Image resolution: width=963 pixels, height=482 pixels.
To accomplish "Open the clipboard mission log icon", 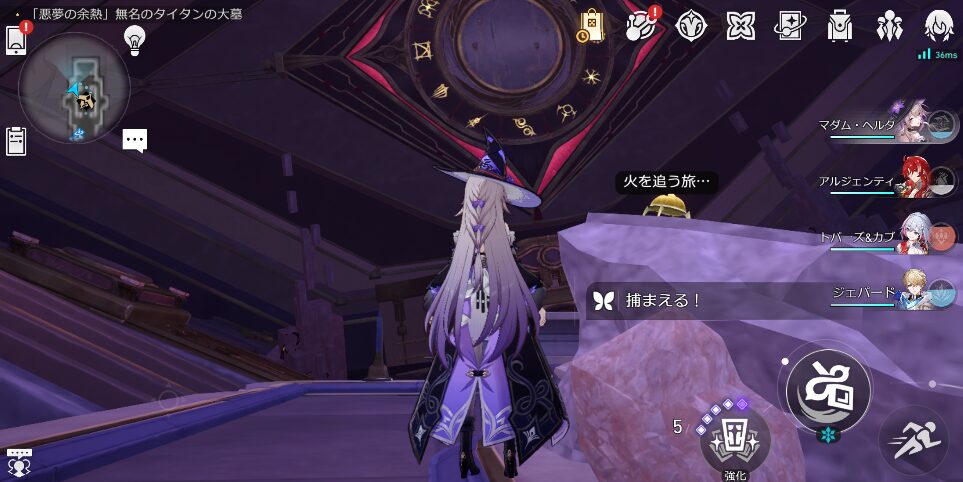I will tap(16, 141).
